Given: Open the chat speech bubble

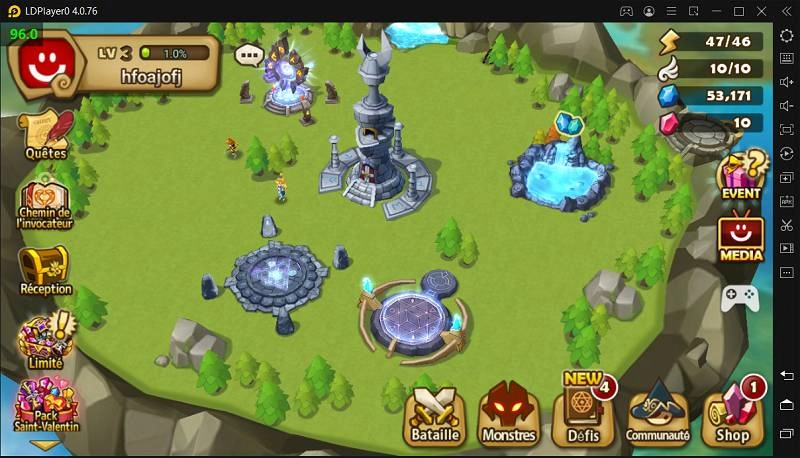Looking at the screenshot, I should point(248,55).
